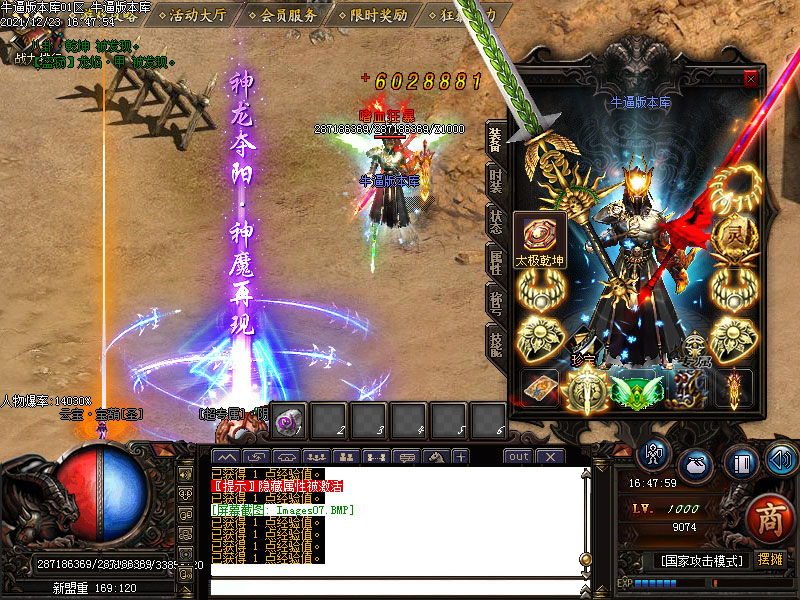Switch to the 技能 skills tab
The width and height of the screenshot is (800, 600).
click(496, 341)
